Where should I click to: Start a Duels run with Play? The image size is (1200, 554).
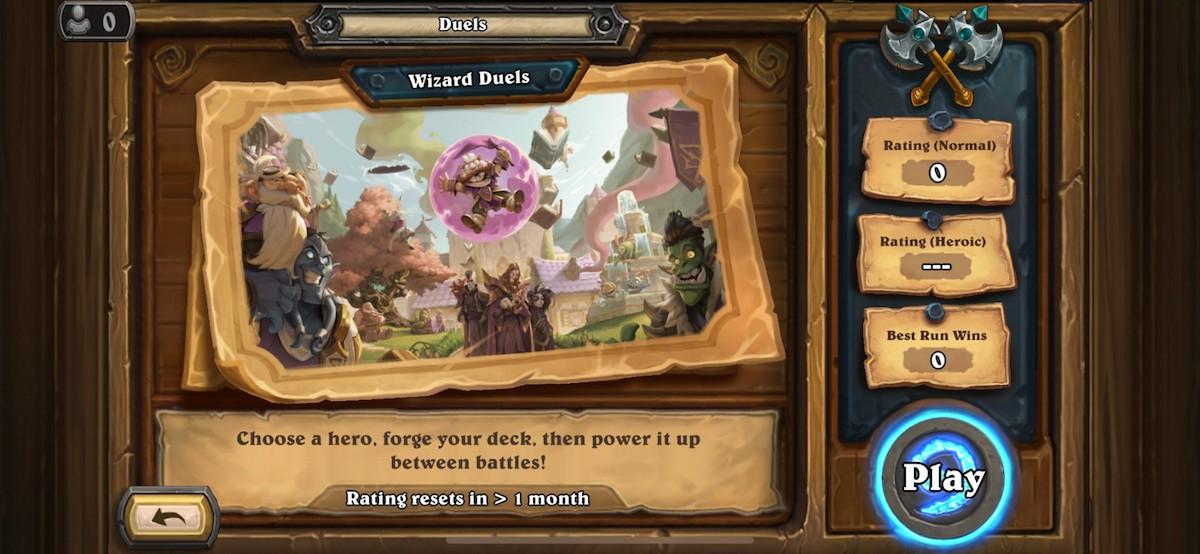tap(943, 477)
